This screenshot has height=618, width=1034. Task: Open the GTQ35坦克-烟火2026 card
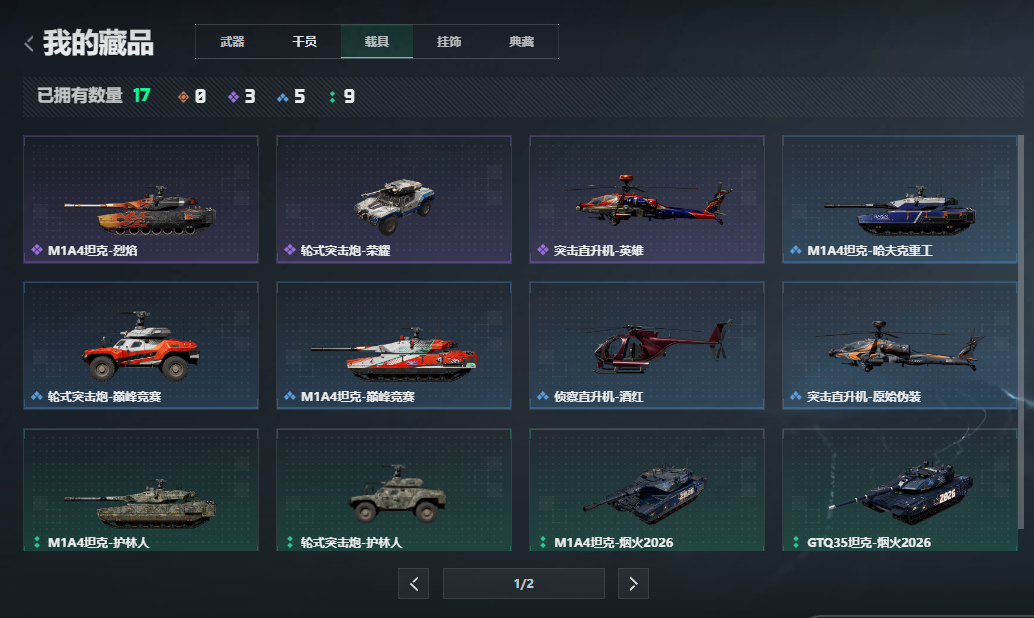click(900, 490)
